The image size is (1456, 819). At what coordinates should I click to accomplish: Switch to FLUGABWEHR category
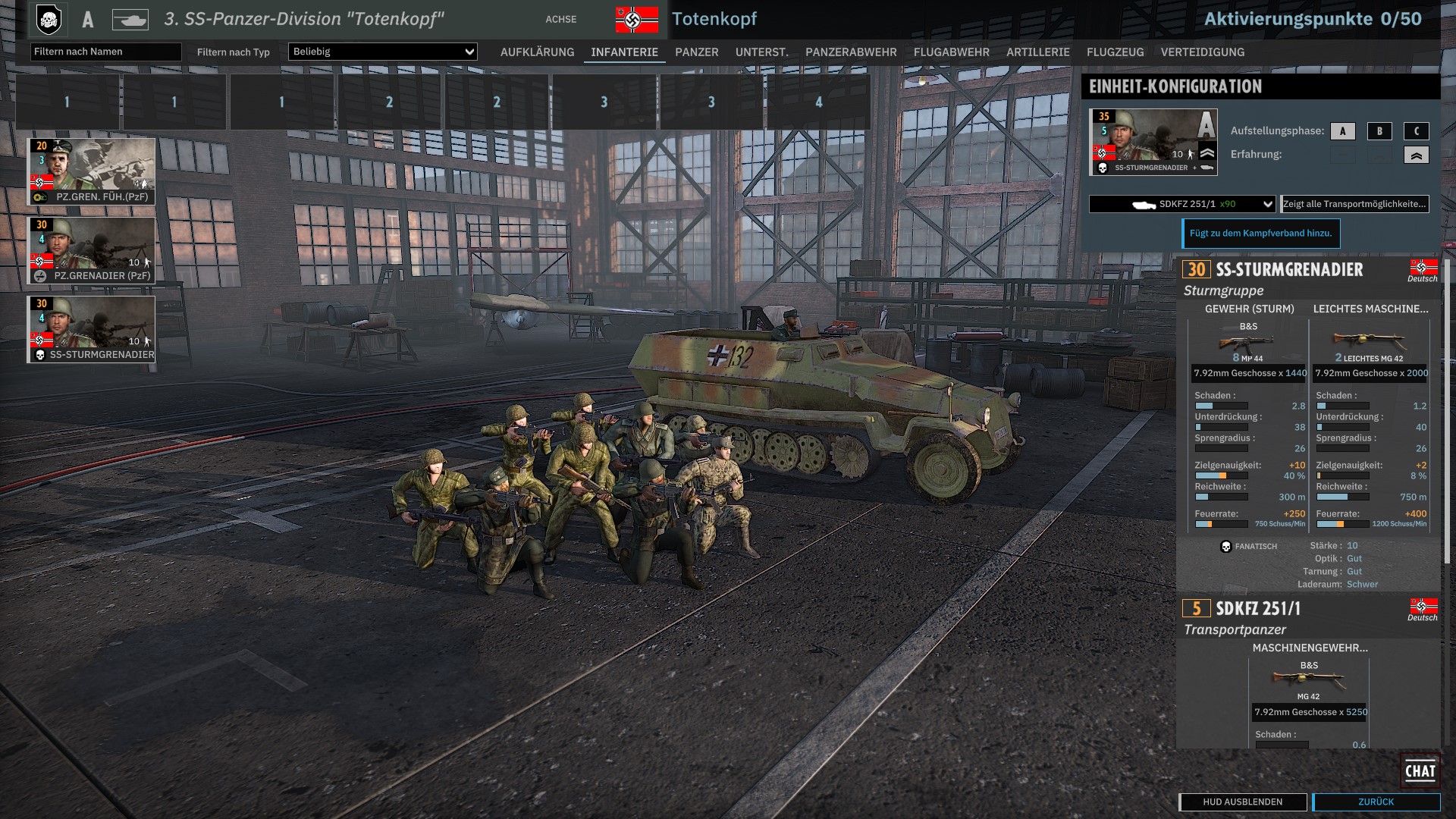pyautogui.click(x=951, y=52)
